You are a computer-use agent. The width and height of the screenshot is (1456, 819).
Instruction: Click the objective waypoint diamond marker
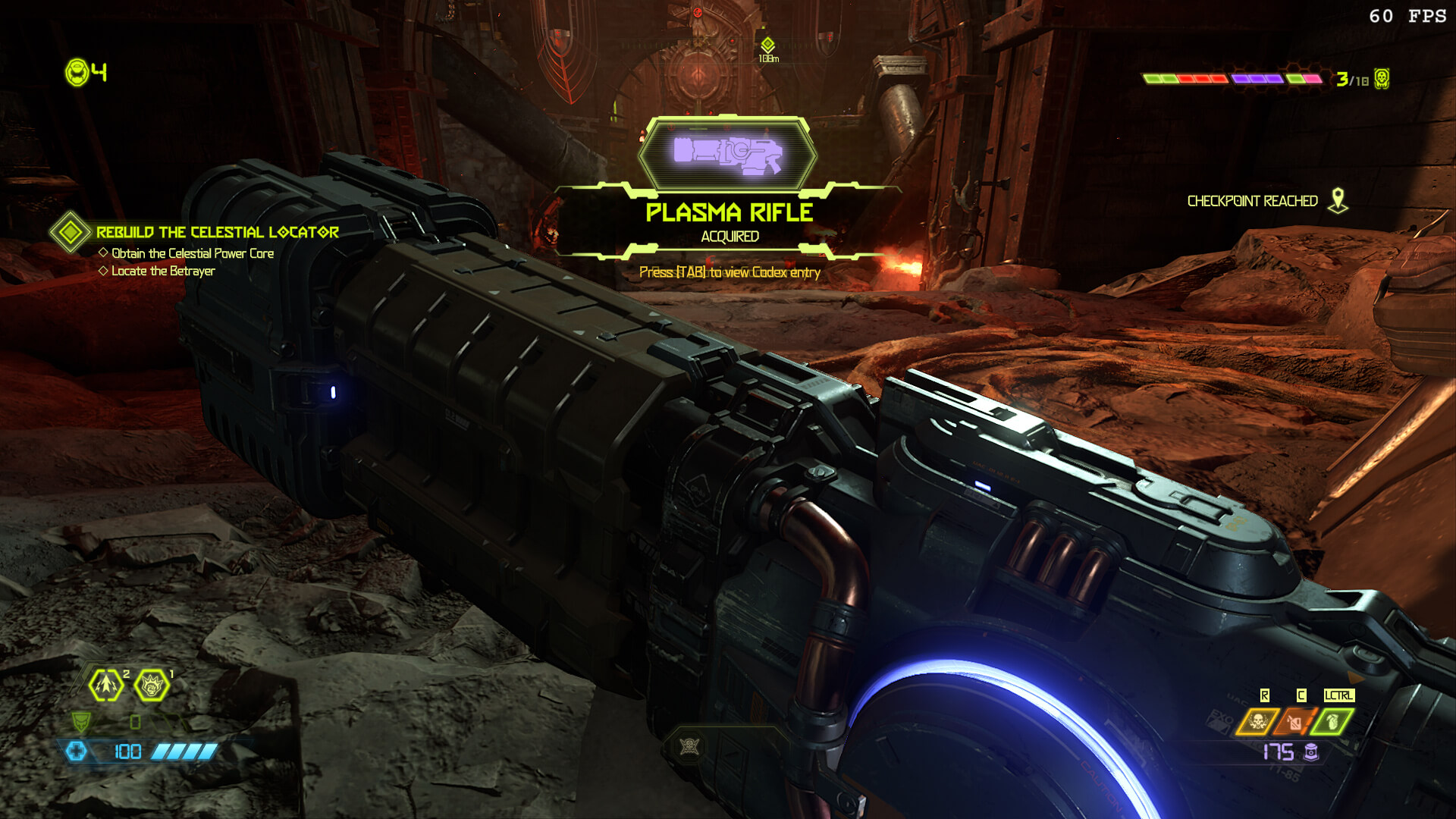(767, 45)
